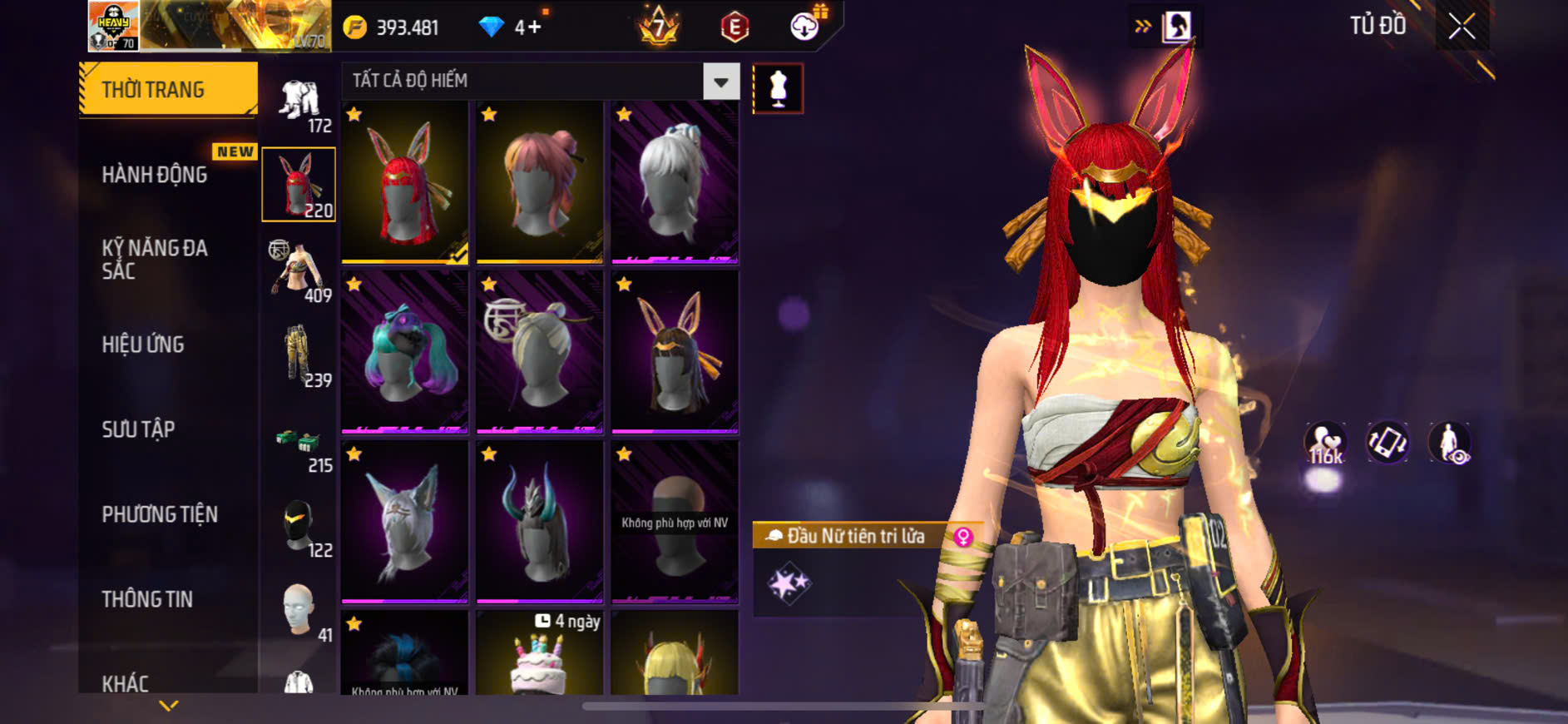Image resolution: width=1568 pixels, height=724 pixels.
Task: Tap the heart likes icon showing 116k
Action: coord(1325,444)
